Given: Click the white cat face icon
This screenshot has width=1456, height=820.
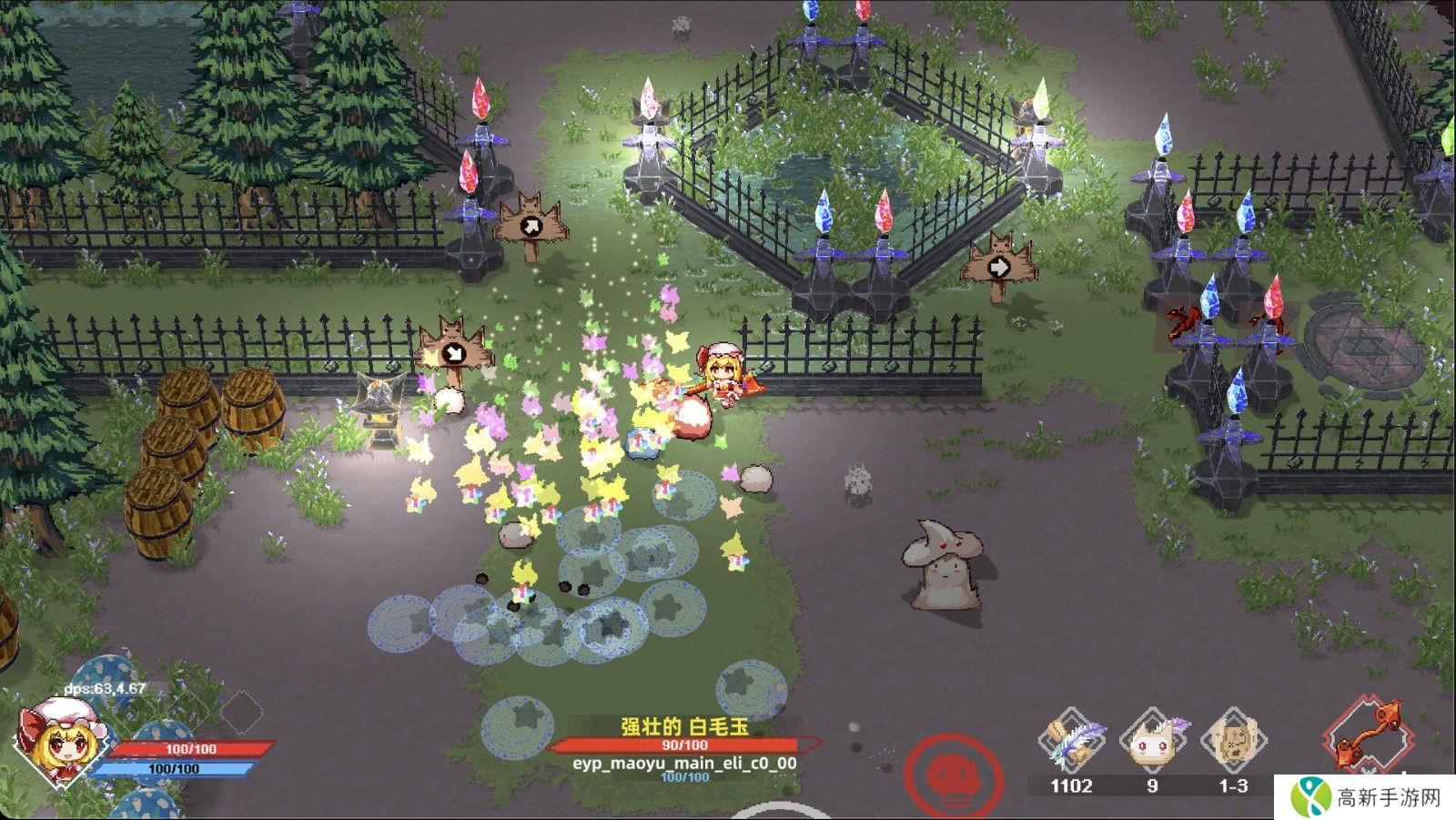Looking at the screenshot, I should coord(1152,742).
